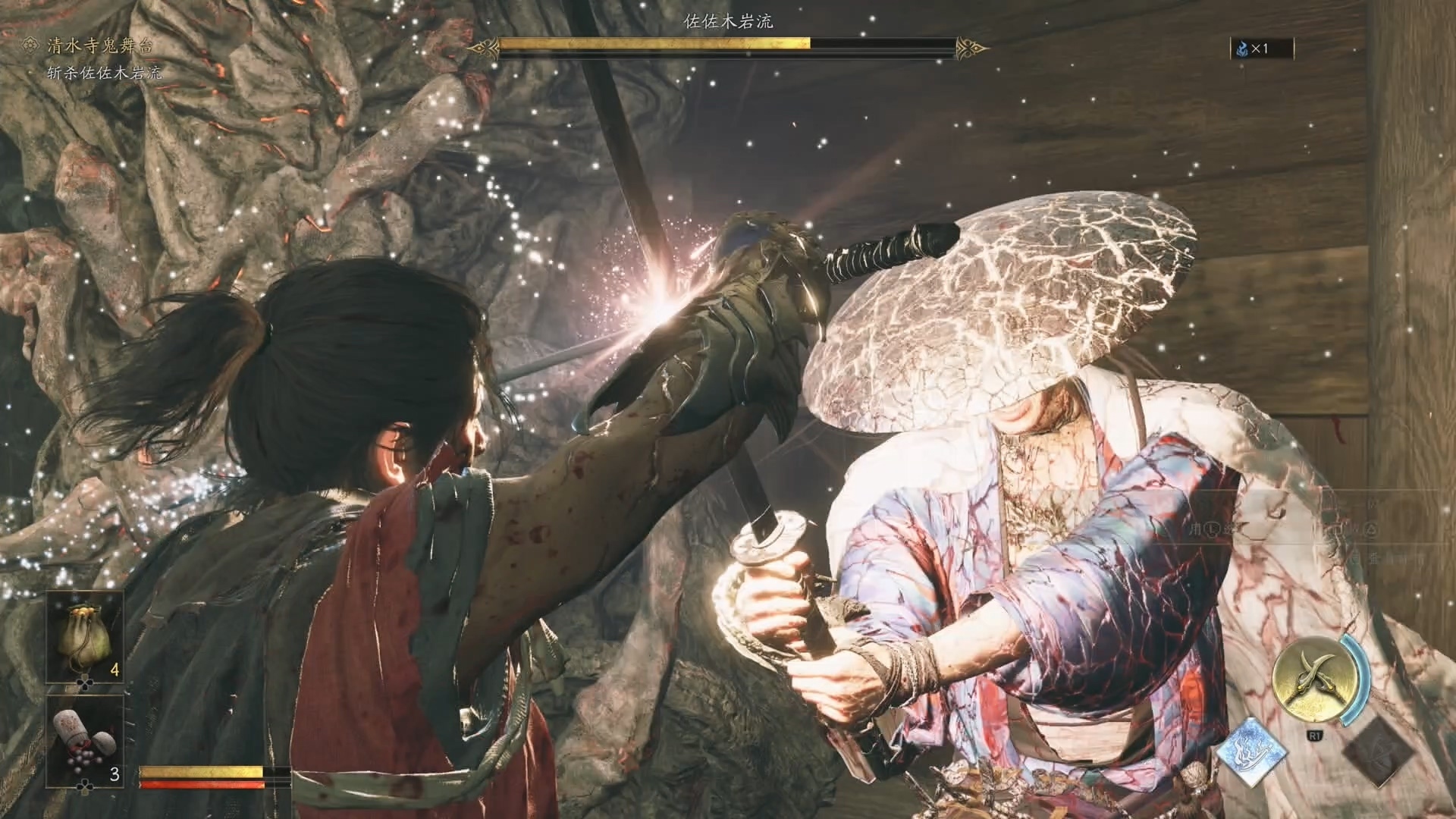The height and width of the screenshot is (819, 1456).
Task: Select the green pouch item slot
Action: (85, 637)
